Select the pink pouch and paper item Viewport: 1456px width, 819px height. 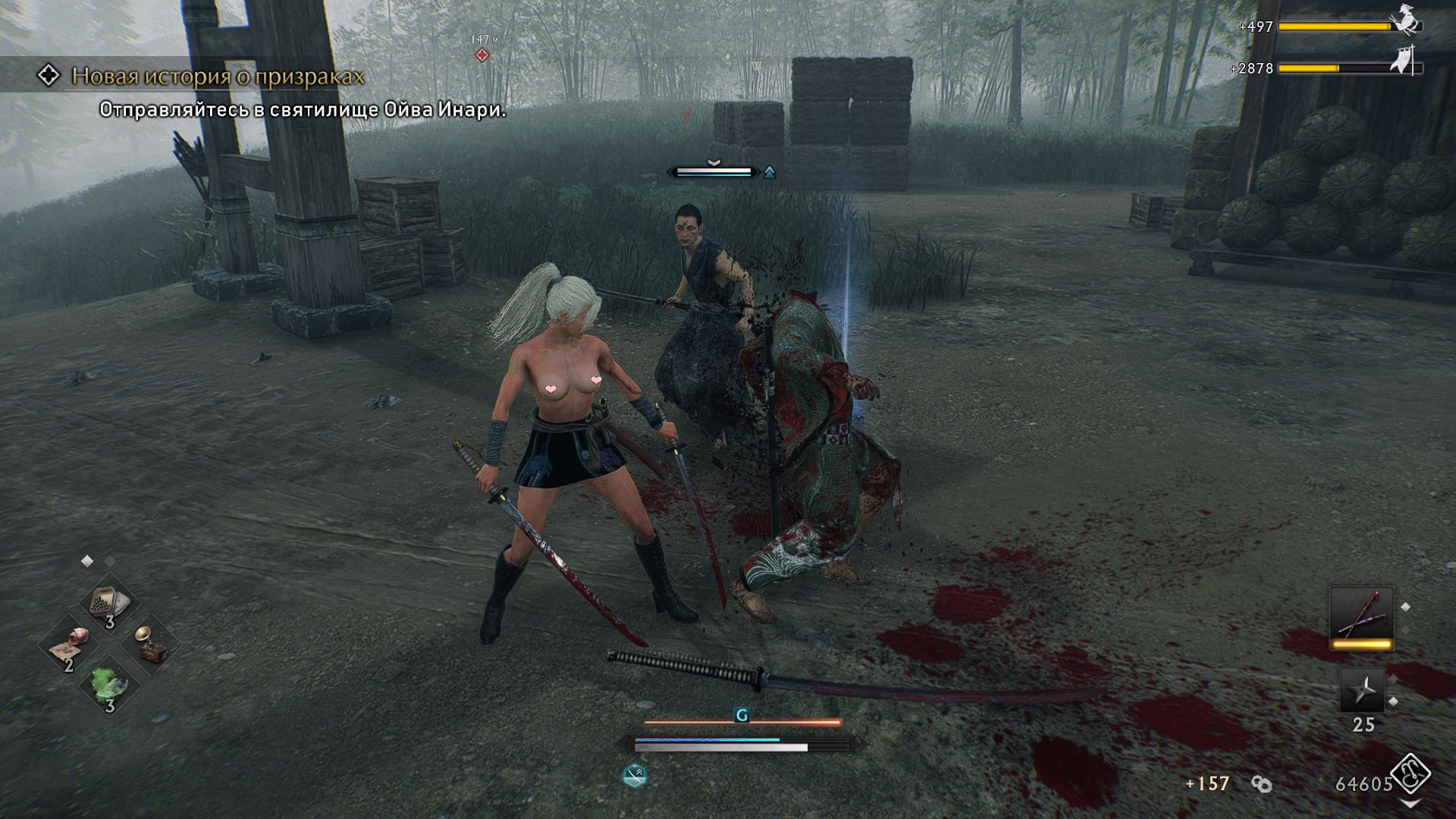coord(69,646)
